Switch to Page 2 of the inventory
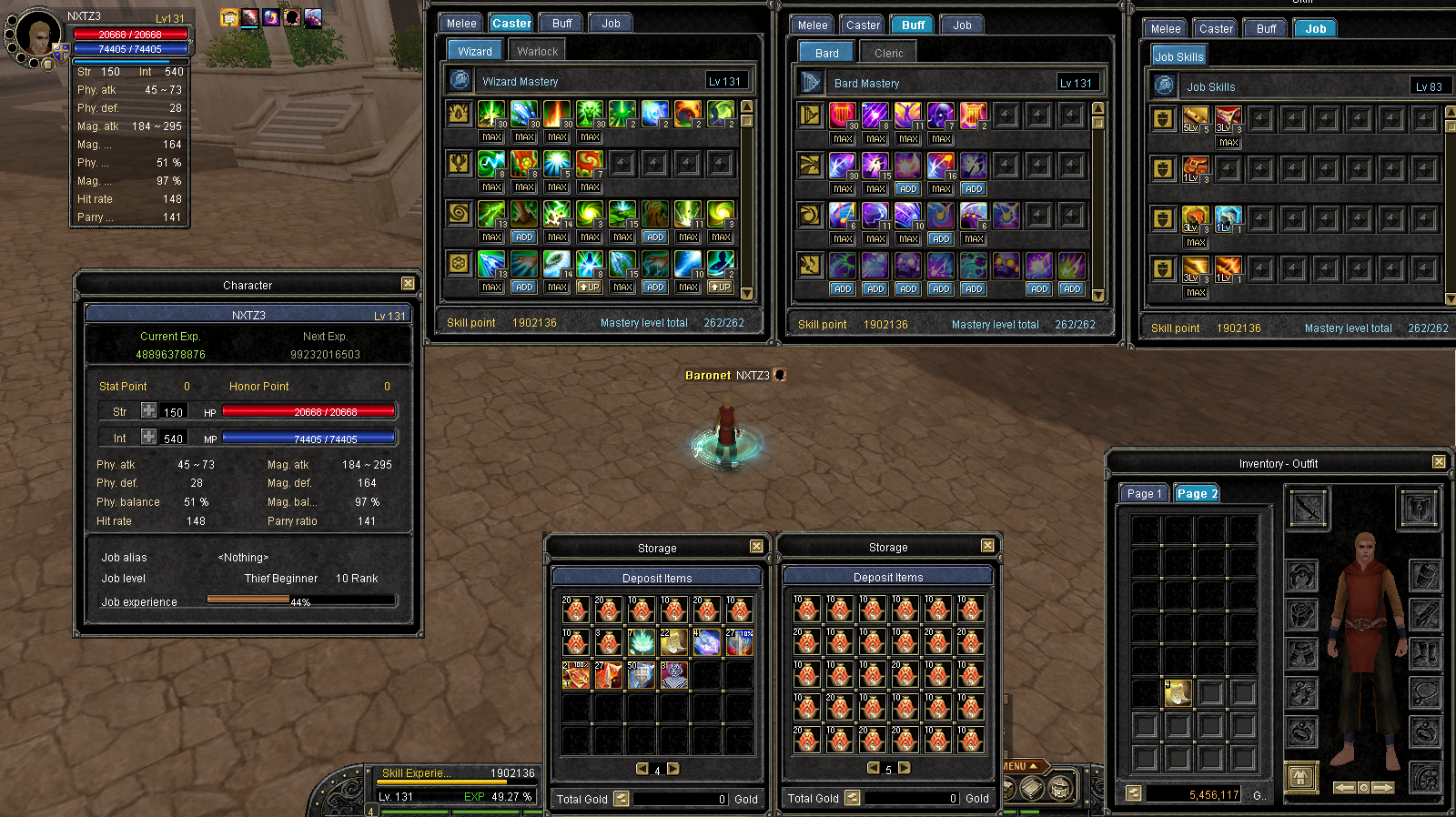 (x=1196, y=493)
